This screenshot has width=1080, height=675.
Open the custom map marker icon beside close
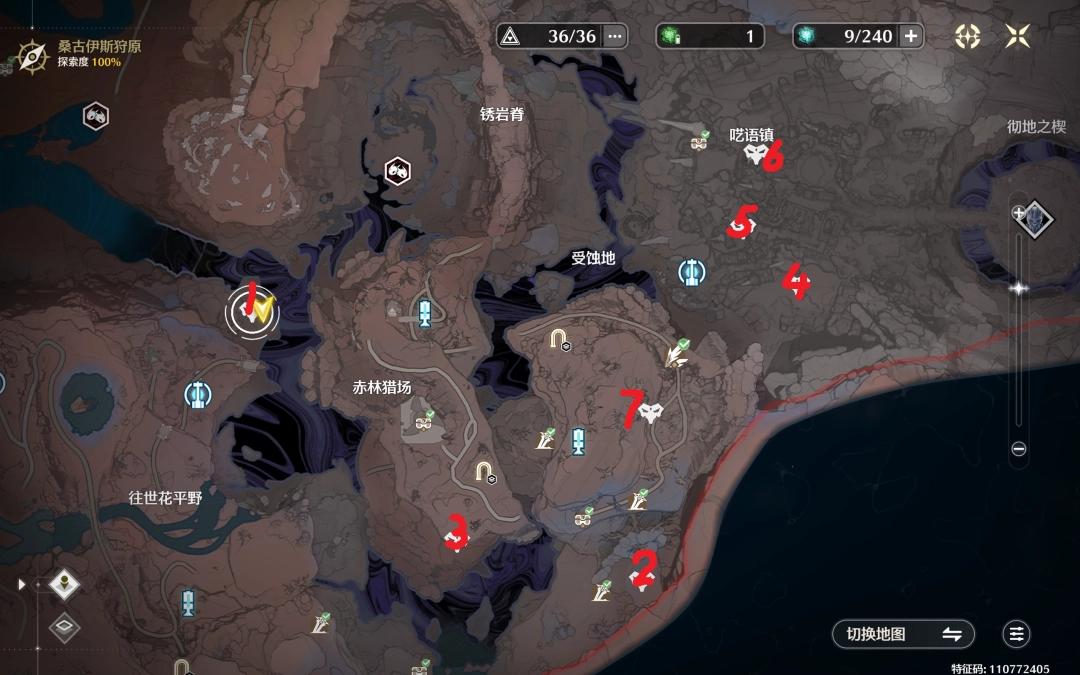point(967,37)
